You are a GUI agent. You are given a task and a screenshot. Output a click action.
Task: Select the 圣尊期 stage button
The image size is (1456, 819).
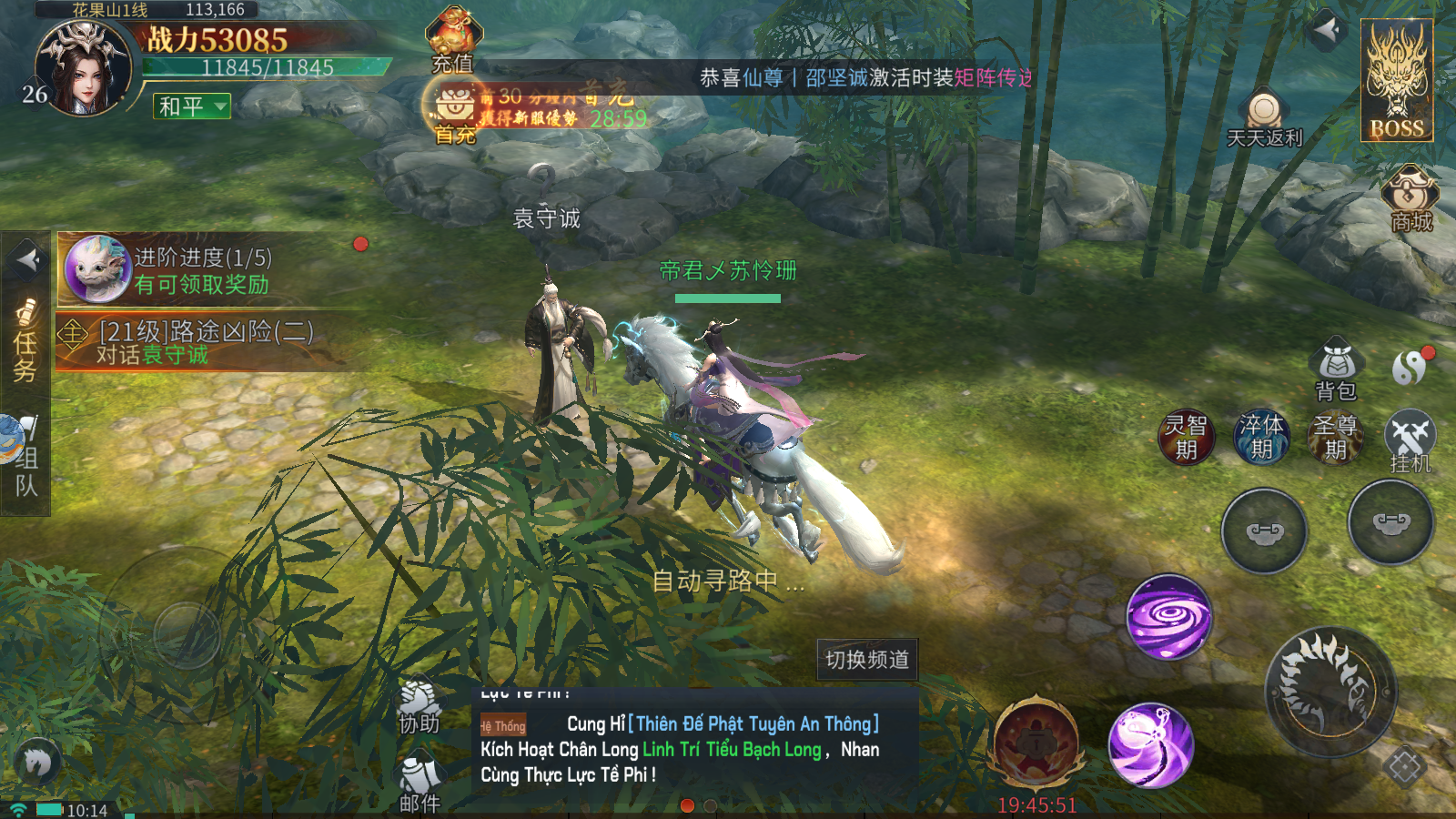tap(1335, 437)
